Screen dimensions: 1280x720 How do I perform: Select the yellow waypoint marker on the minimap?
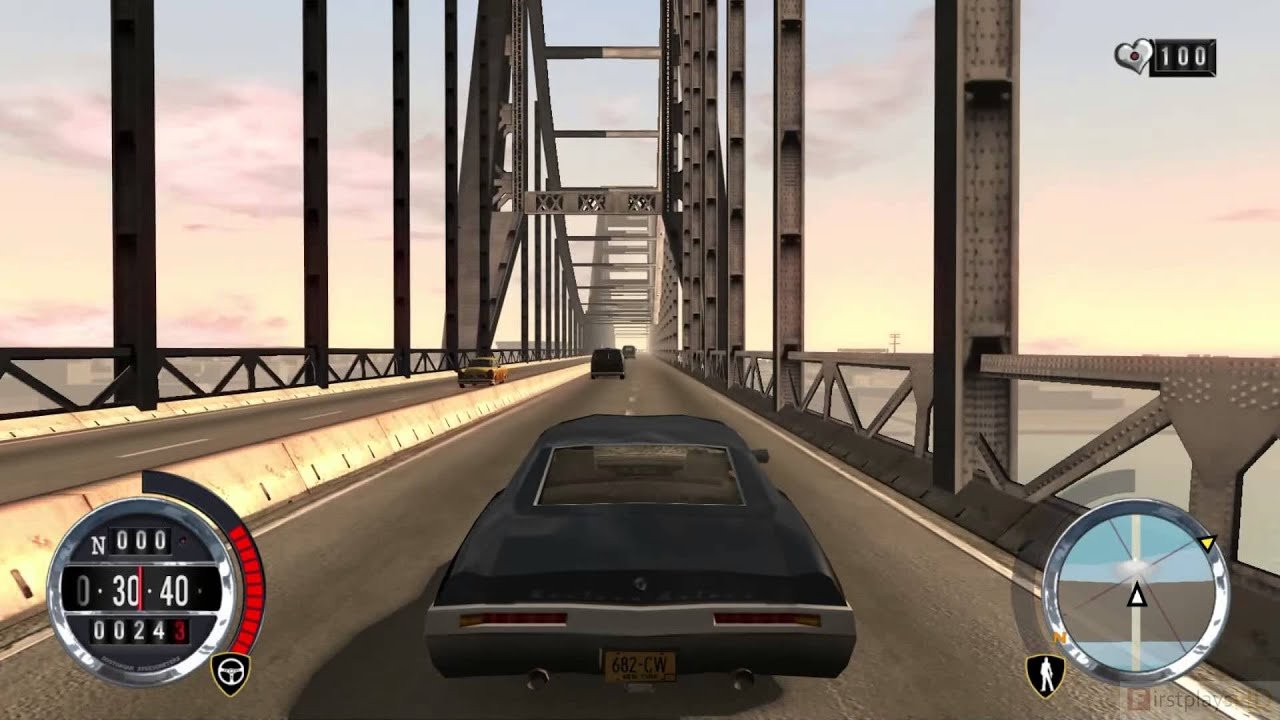tap(1209, 541)
